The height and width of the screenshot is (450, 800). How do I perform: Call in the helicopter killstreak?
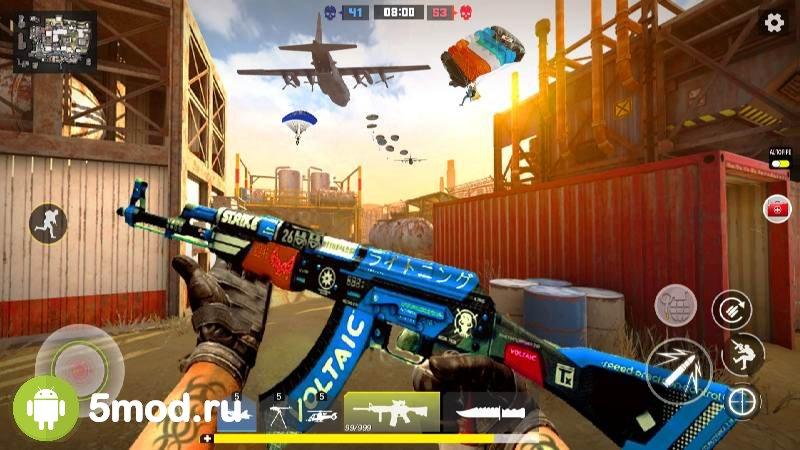click(x=320, y=412)
